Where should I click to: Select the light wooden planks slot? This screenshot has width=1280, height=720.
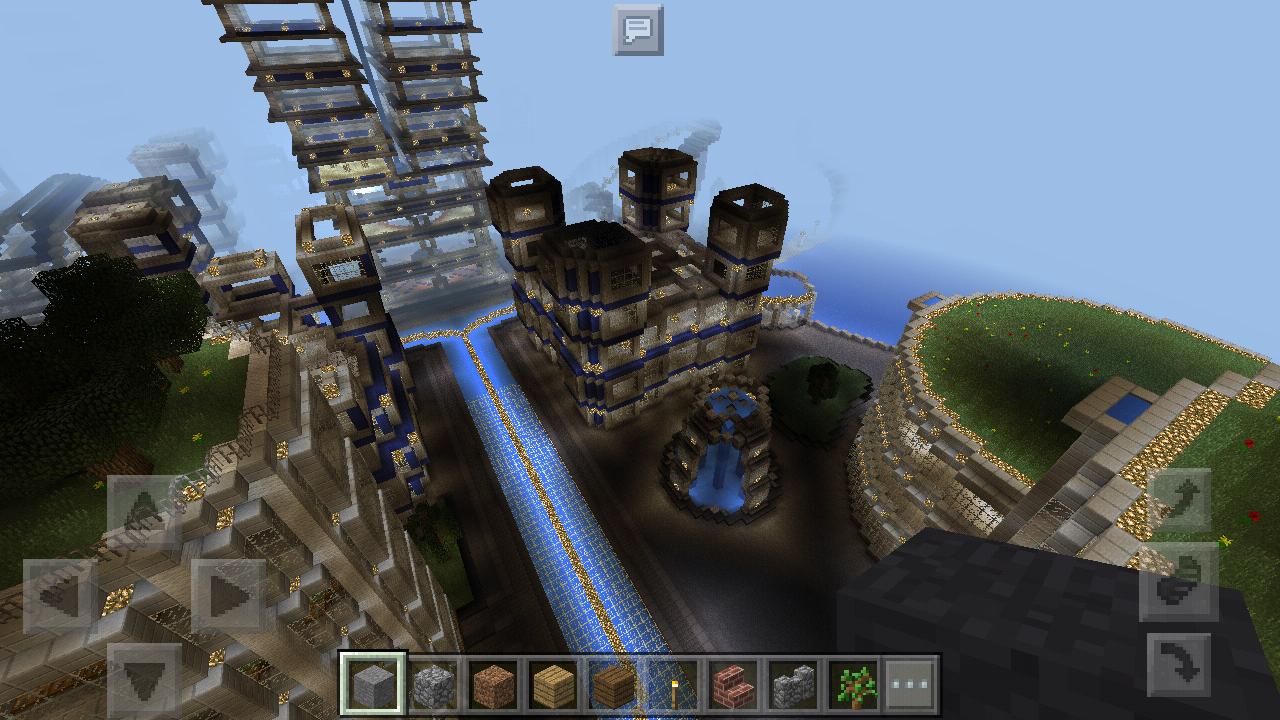click(553, 685)
